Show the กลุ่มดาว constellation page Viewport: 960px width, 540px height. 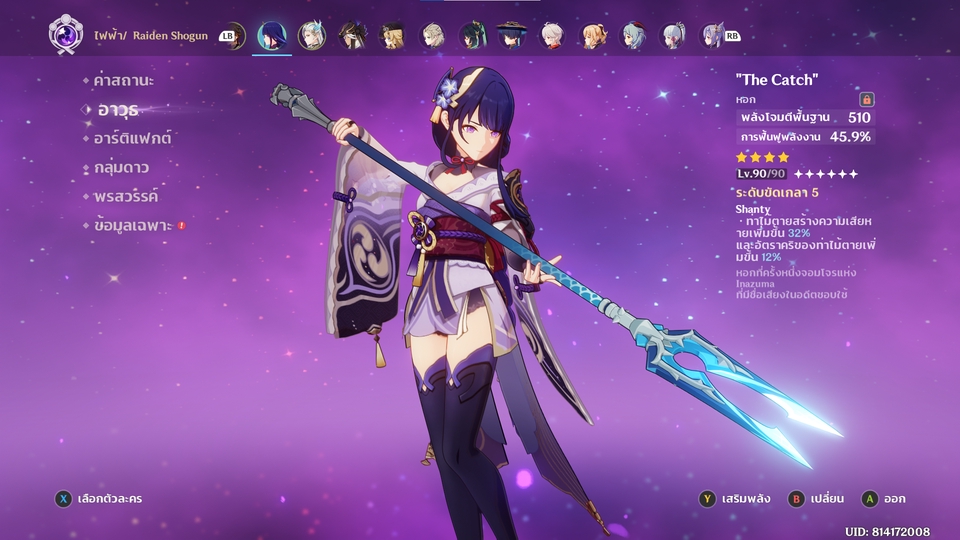point(121,167)
